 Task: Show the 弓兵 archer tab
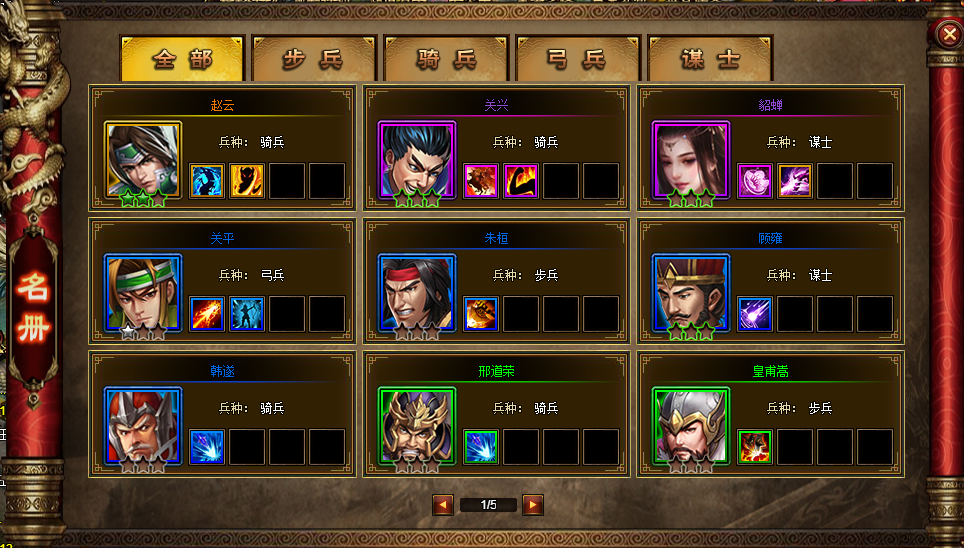point(577,59)
